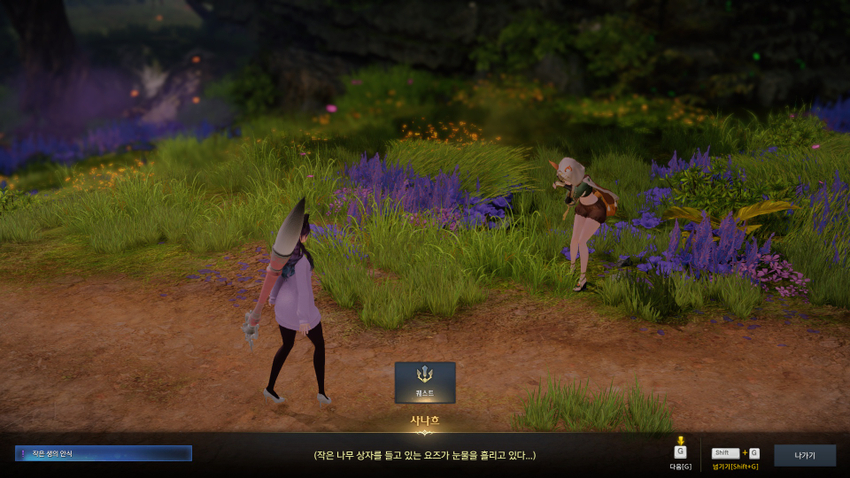This screenshot has width=850, height=478.
Task: Exit the conversation with 나가기
Action: [x=804, y=455]
